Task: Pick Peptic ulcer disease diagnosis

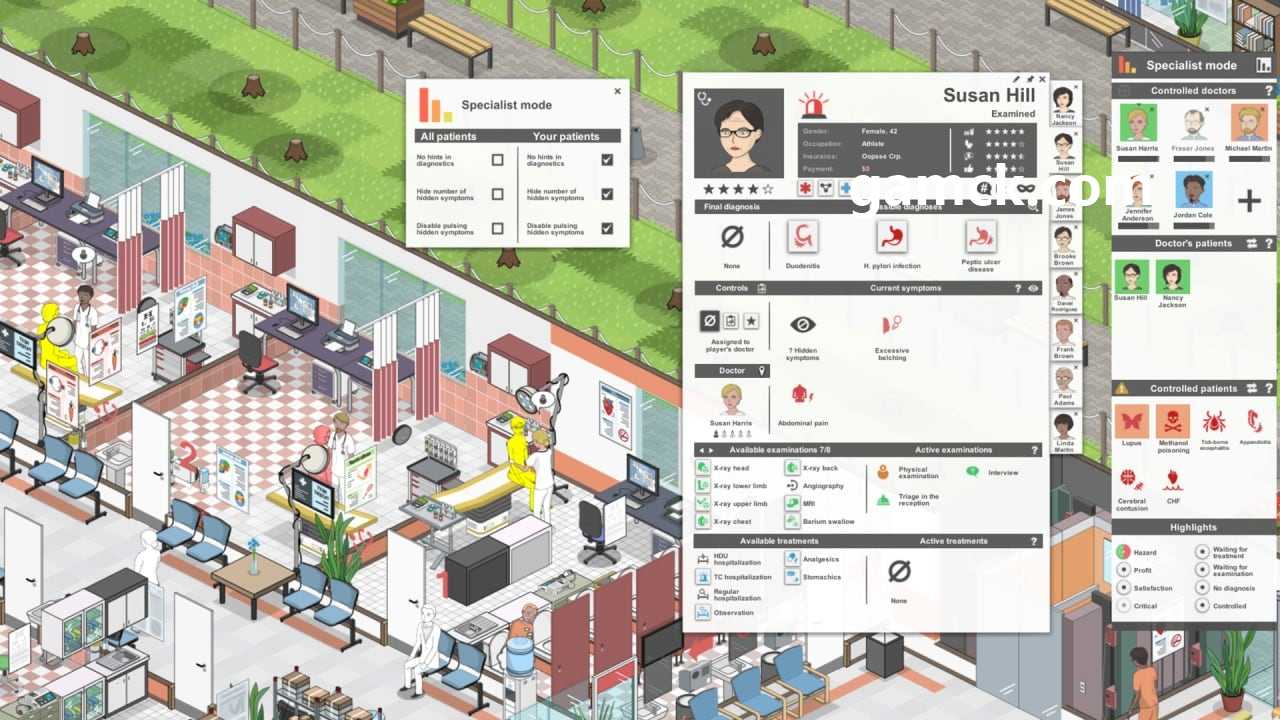Action: click(x=981, y=237)
